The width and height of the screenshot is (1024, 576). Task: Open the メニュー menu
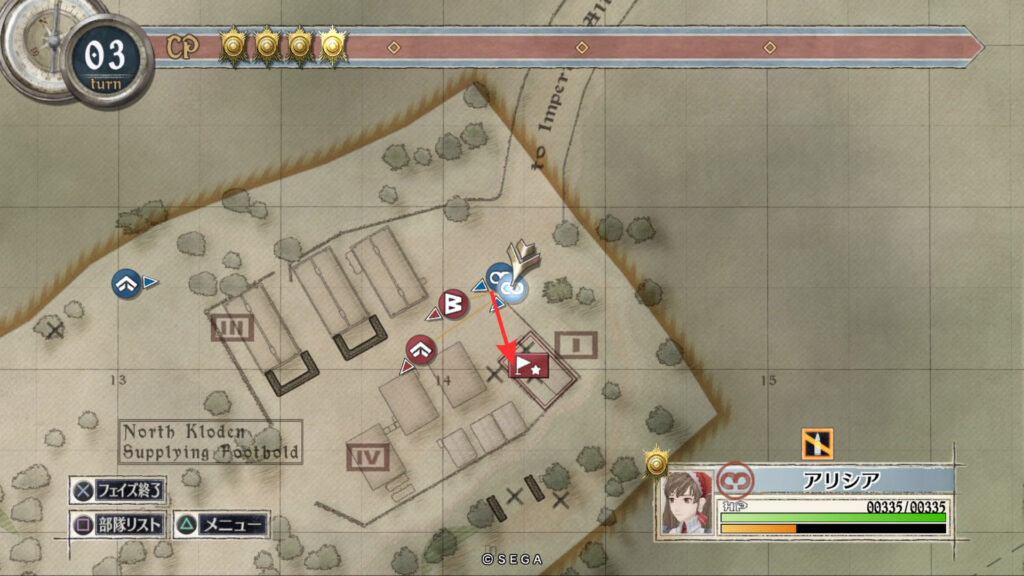[221, 524]
